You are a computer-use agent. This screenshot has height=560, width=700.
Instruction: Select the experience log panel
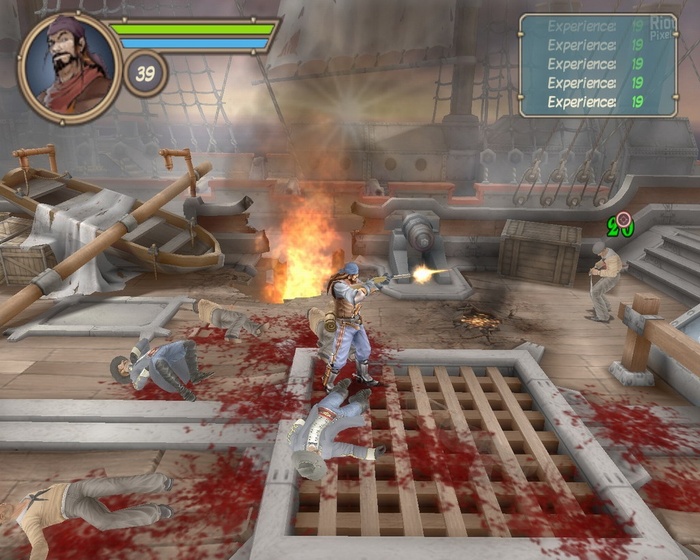(597, 65)
